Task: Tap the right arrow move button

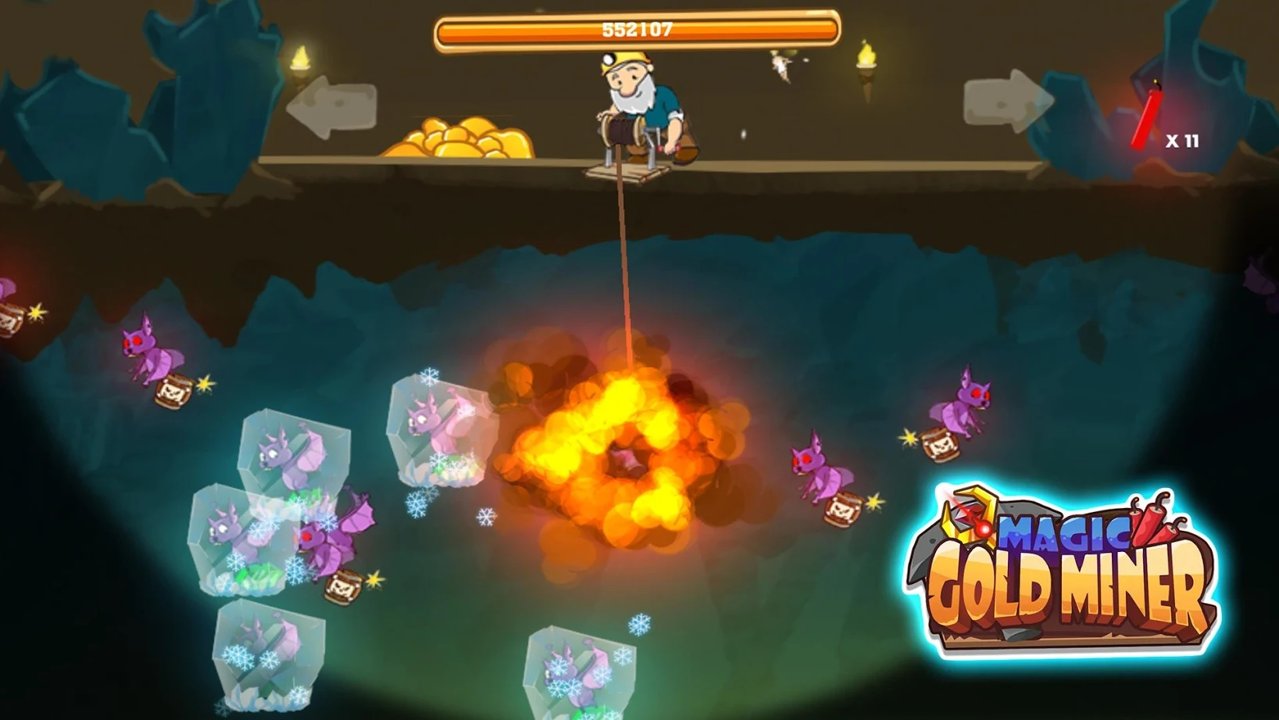Action: click(1008, 101)
